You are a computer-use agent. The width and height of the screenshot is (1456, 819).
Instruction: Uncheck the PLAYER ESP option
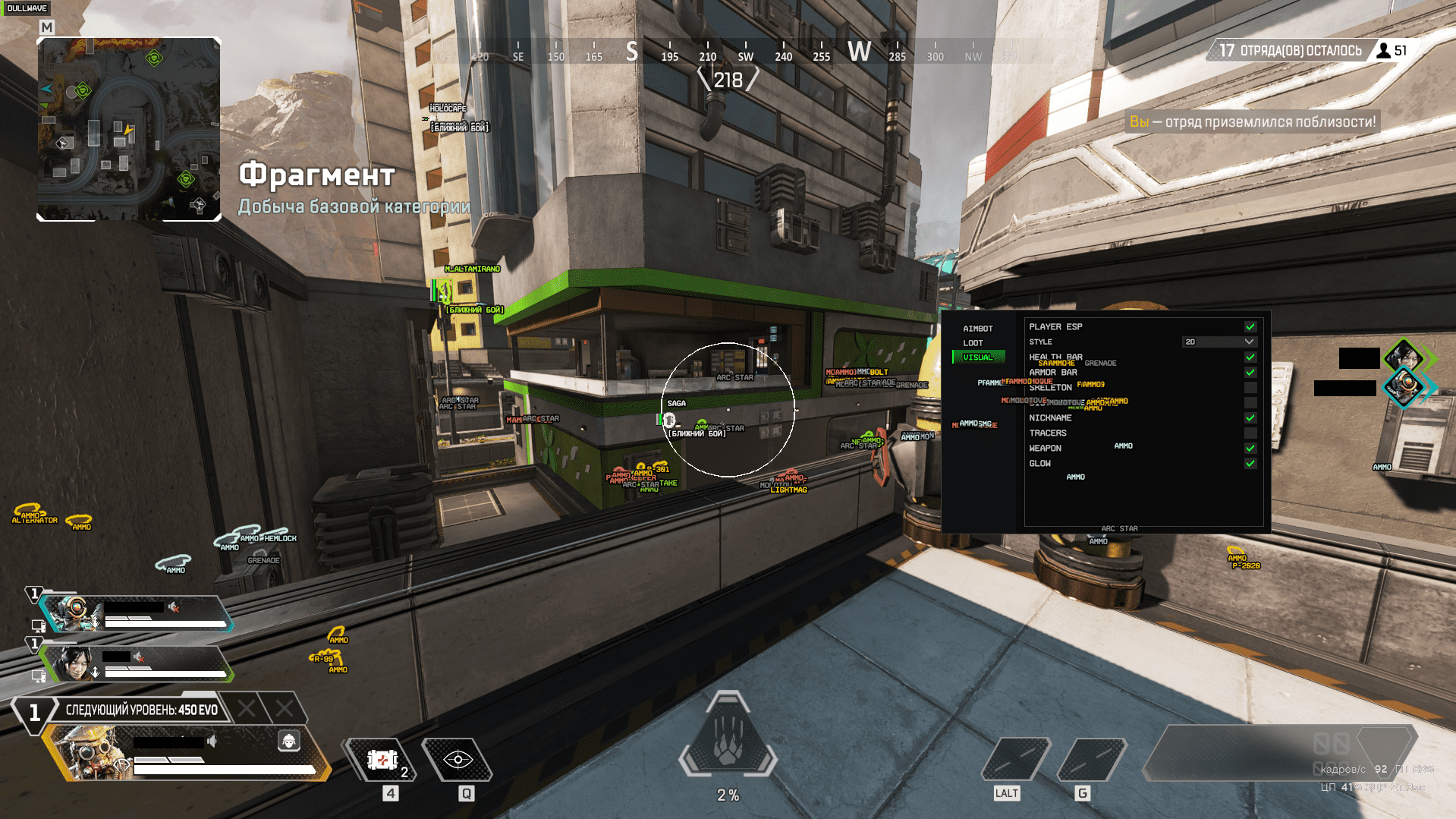(x=1250, y=326)
